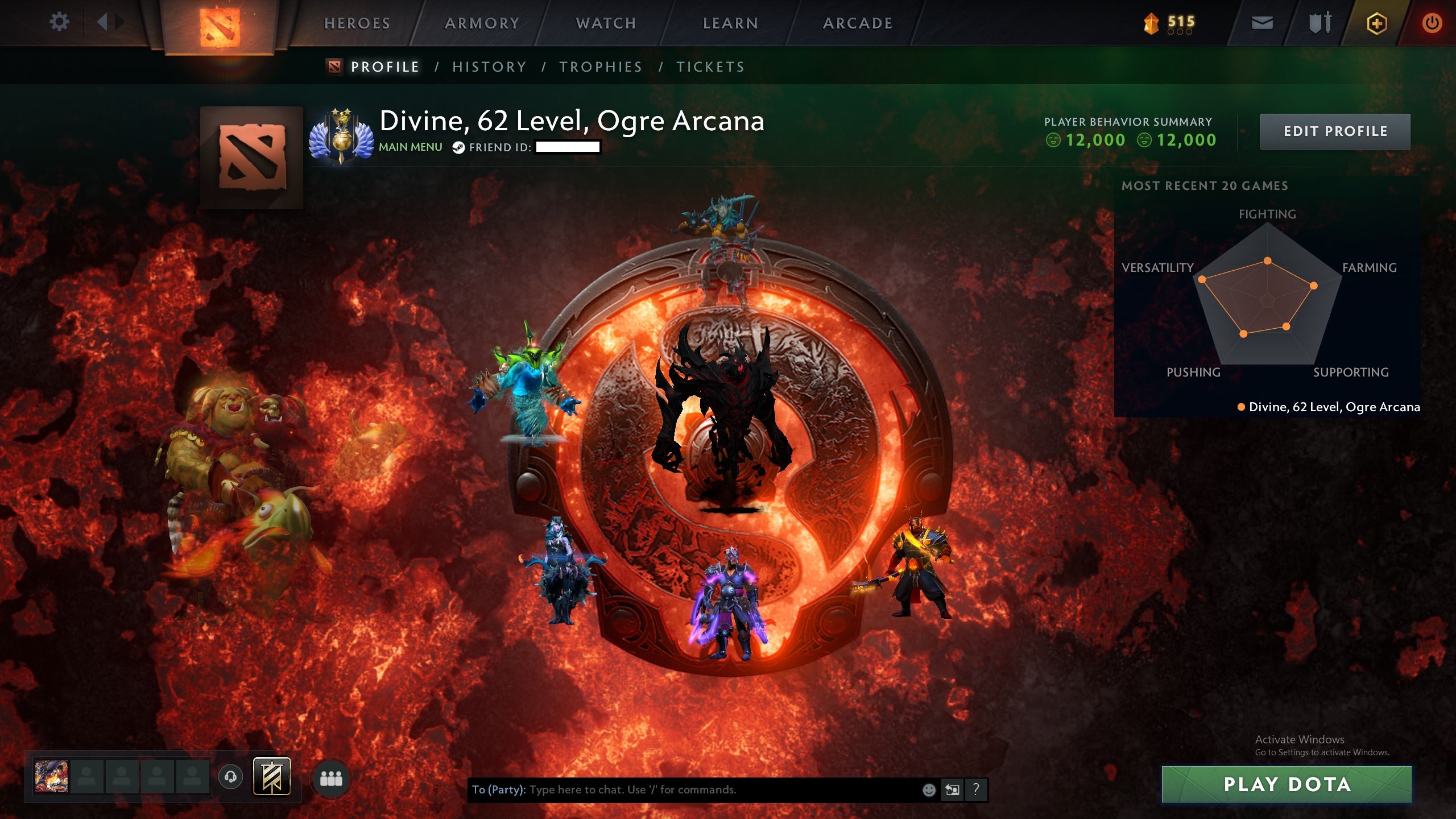
Task: Open the notifications mail icon
Action: click(x=1263, y=23)
